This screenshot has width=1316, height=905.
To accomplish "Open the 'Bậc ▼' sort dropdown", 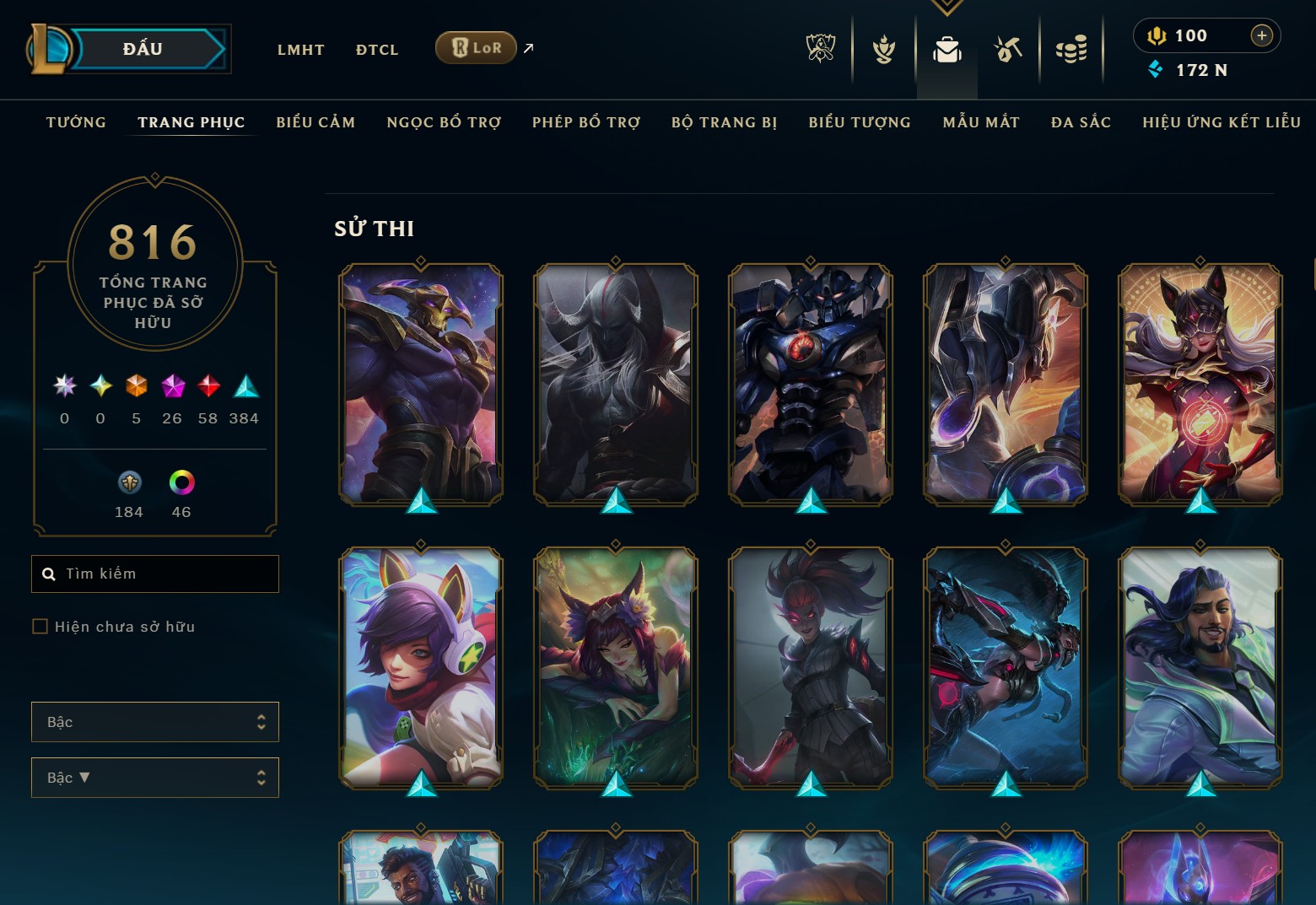I will pos(155,777).
